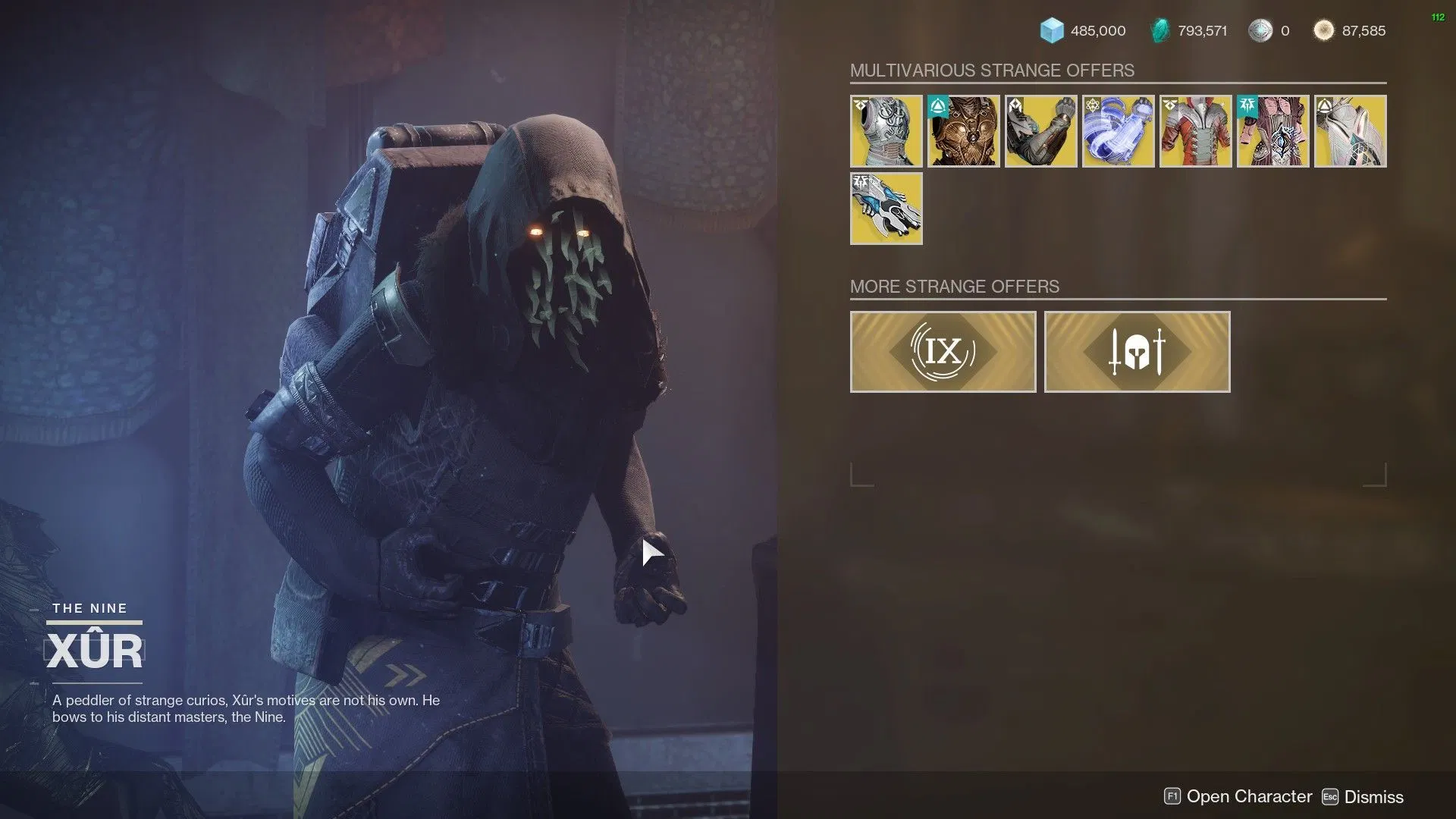Click the Dismiss button
Viewport: 1456px width, 819px height.
coord(1374,796)
